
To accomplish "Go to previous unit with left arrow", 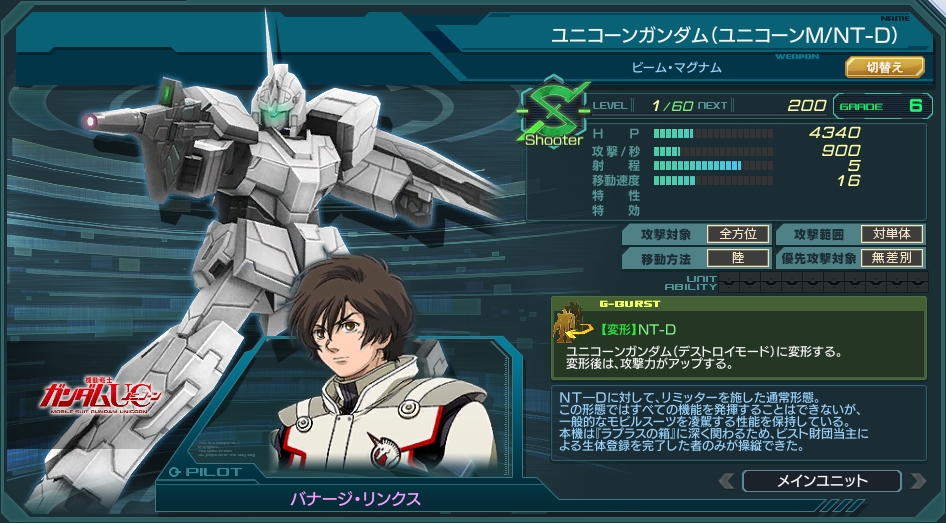I will click(724, 482).
